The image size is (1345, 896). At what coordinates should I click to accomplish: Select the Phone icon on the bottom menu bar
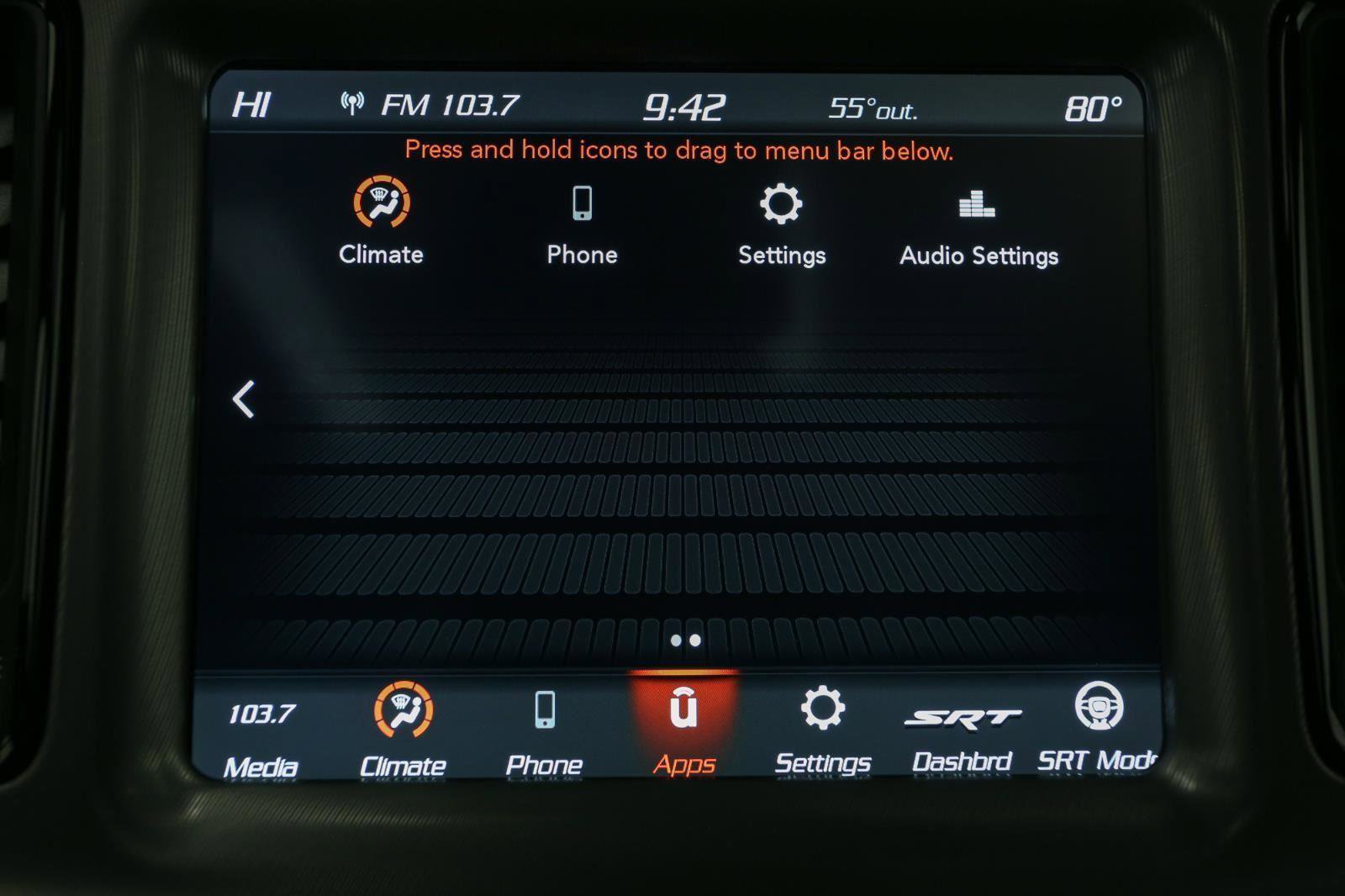coord(545,710)
